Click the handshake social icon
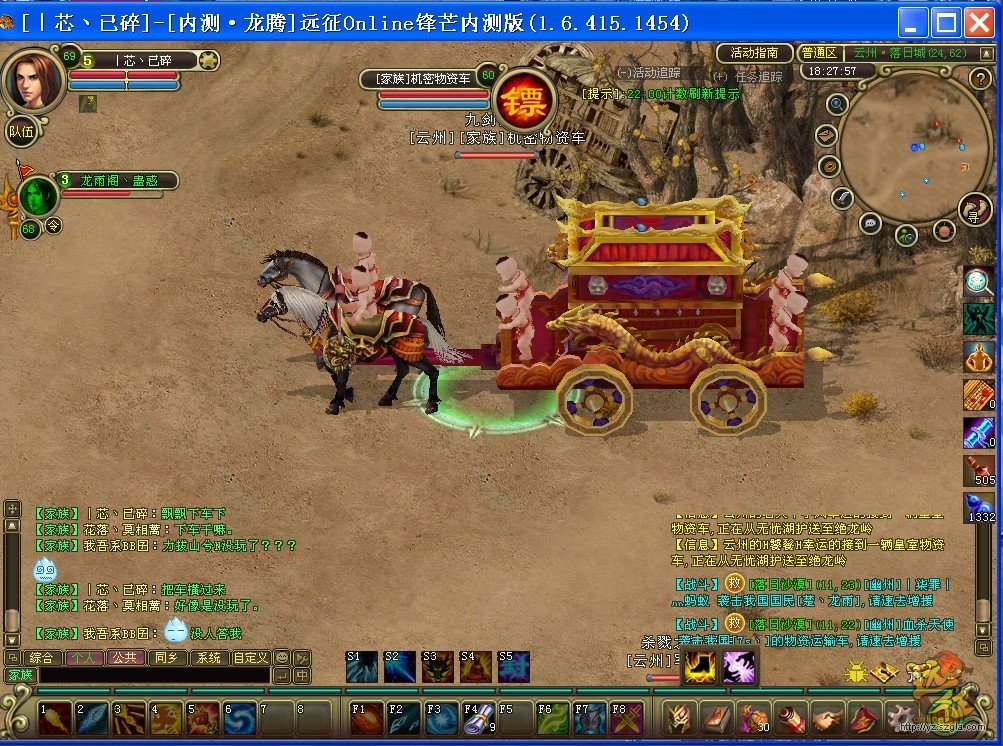The height and width of the screenshot is (746, 1003). [x=827, y=718]
